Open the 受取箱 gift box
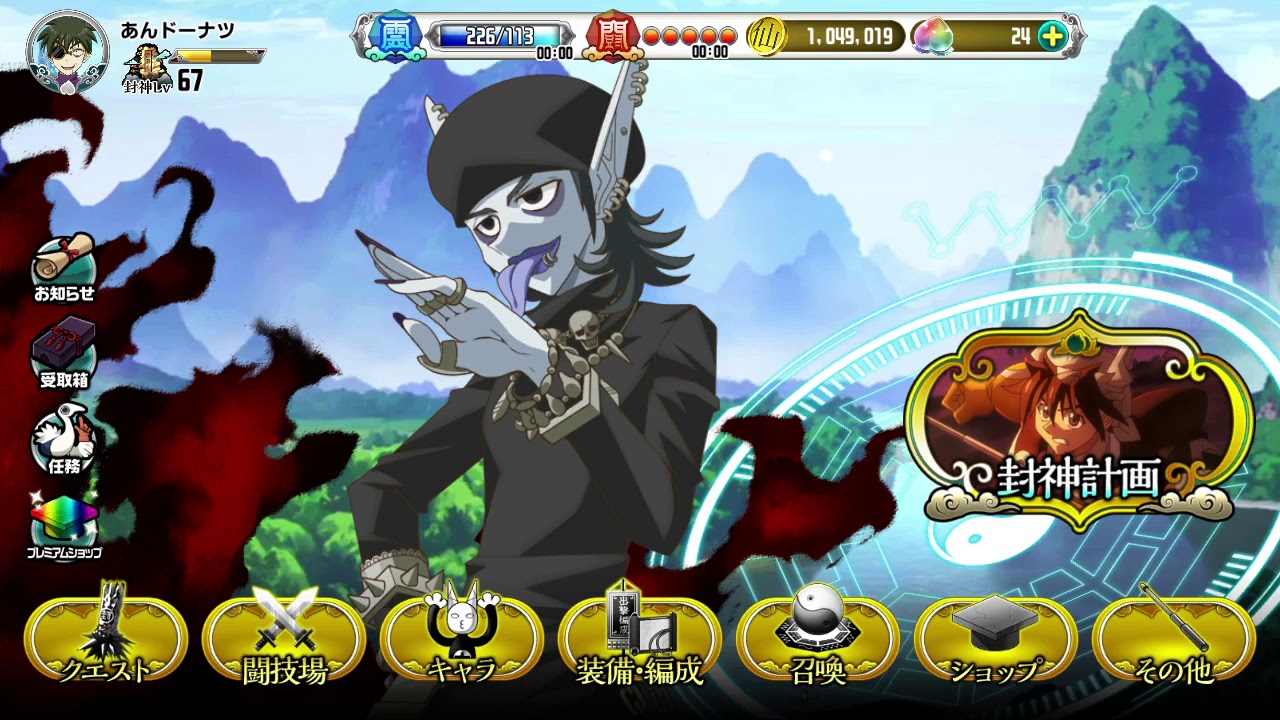The height and width of the screenshot is (720, 1280). tap(64, 352)
